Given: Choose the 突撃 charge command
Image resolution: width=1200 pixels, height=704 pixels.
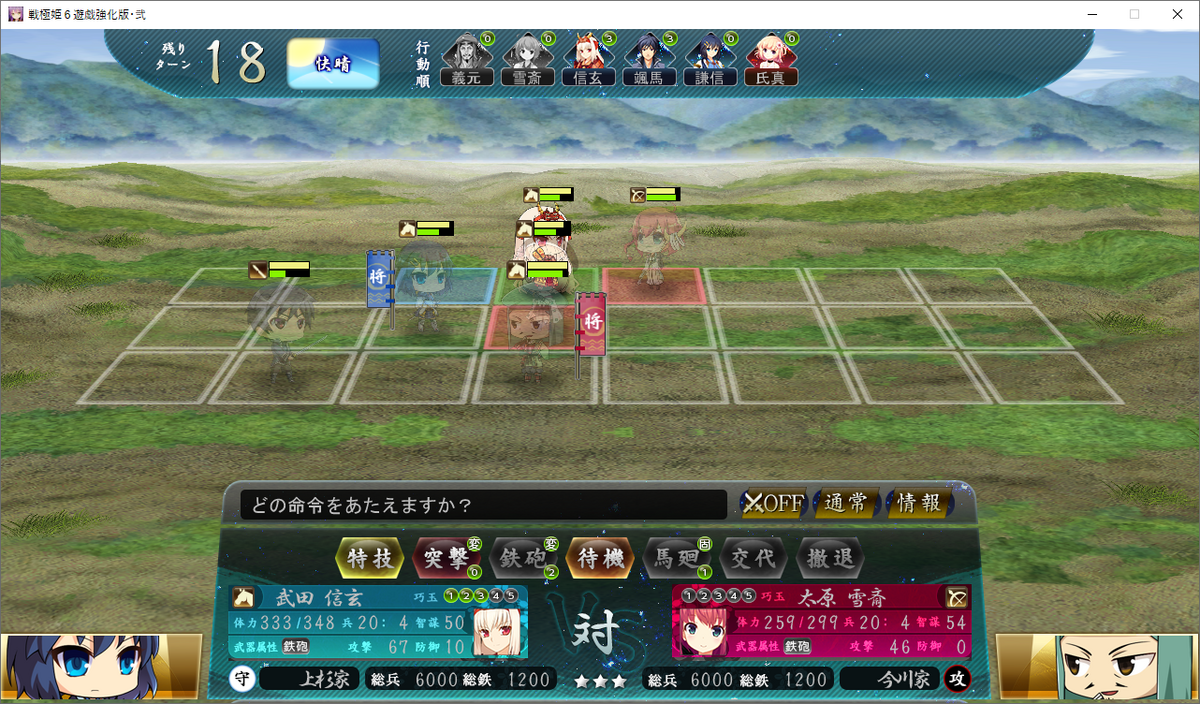Looking at the screenshot, I should coord(446,558).
